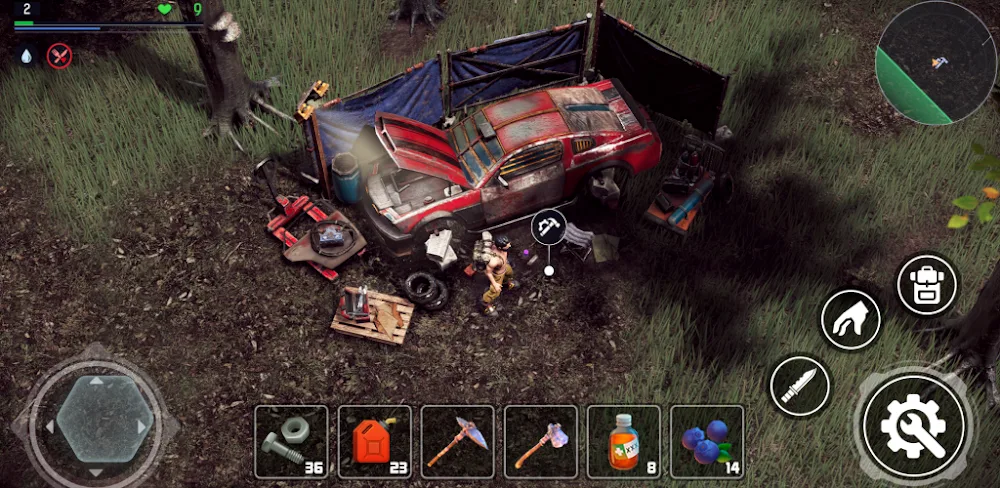Tap the car repair interaction icon
This screenshot has height=488, width=1000.
[x=548, y=227]
